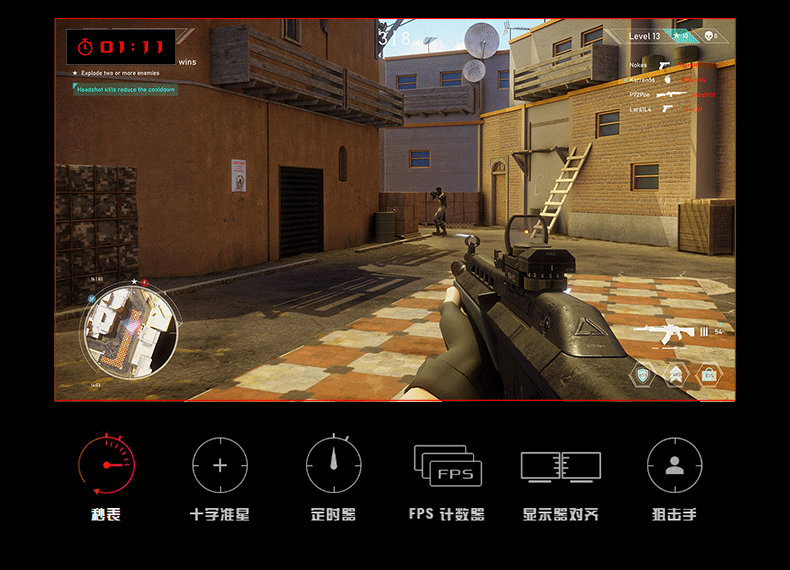Screen dimensions: 790x570
Task: Select the 定时器 timer icon
Action: coord(333,465)
